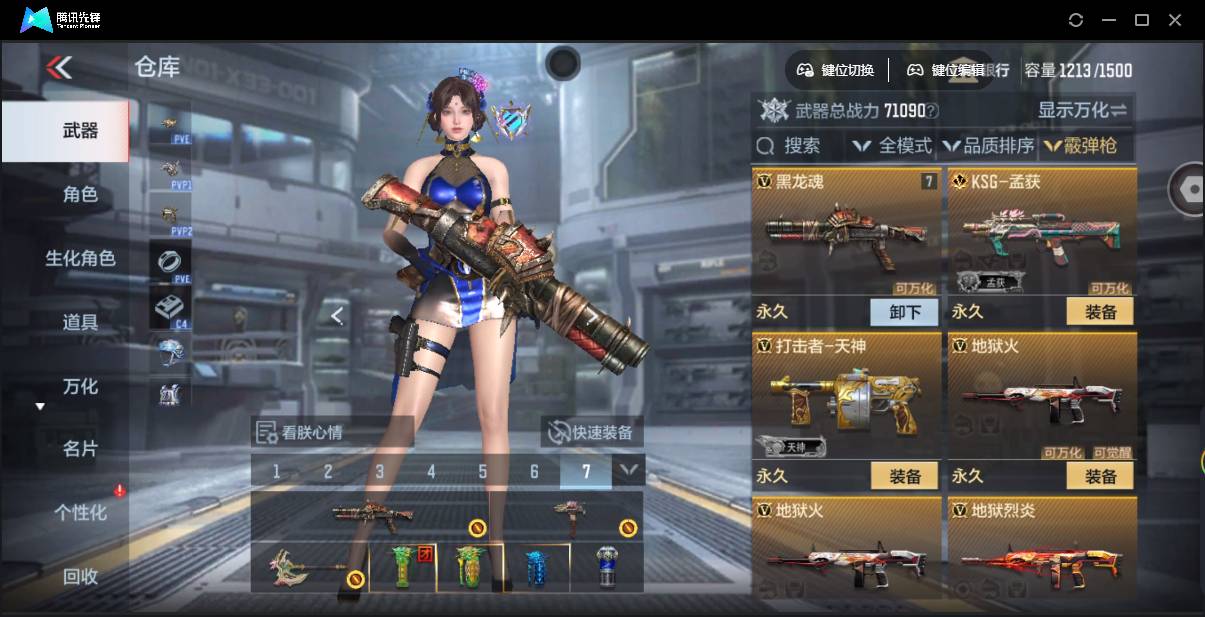This screenshot has width=1205, height=617.
Task: Click the 搜索 weapon search field
Action: click(790, 146)
